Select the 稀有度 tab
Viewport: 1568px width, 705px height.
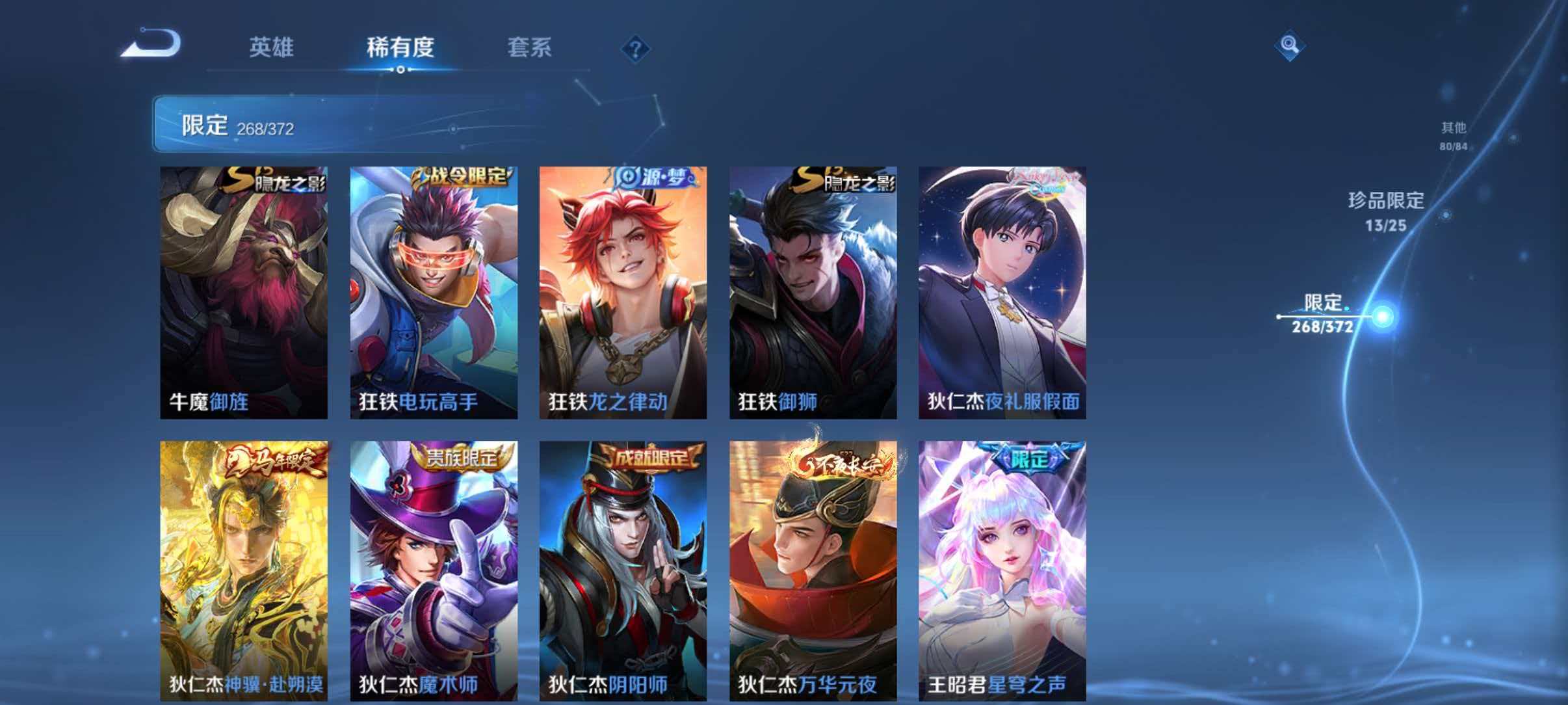click(x=401, y=47)
